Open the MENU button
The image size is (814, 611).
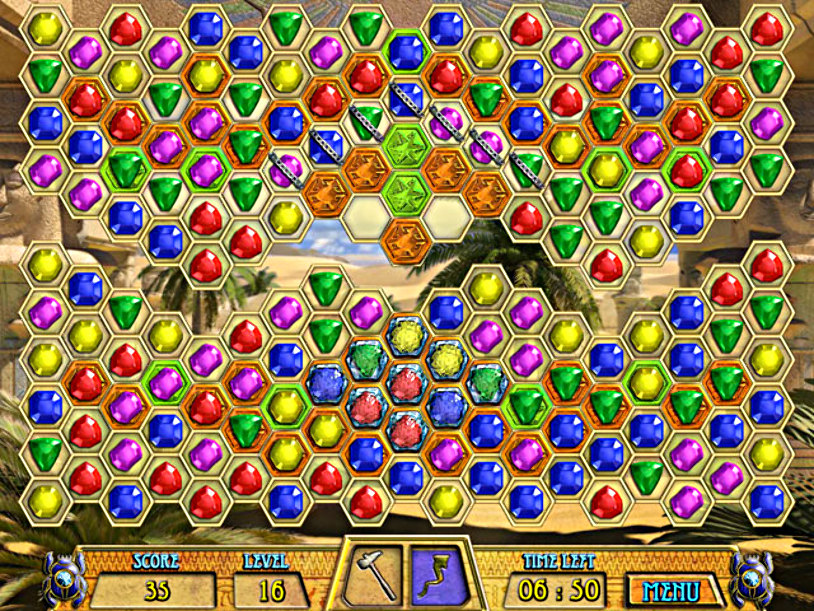(x=674, y=588)
